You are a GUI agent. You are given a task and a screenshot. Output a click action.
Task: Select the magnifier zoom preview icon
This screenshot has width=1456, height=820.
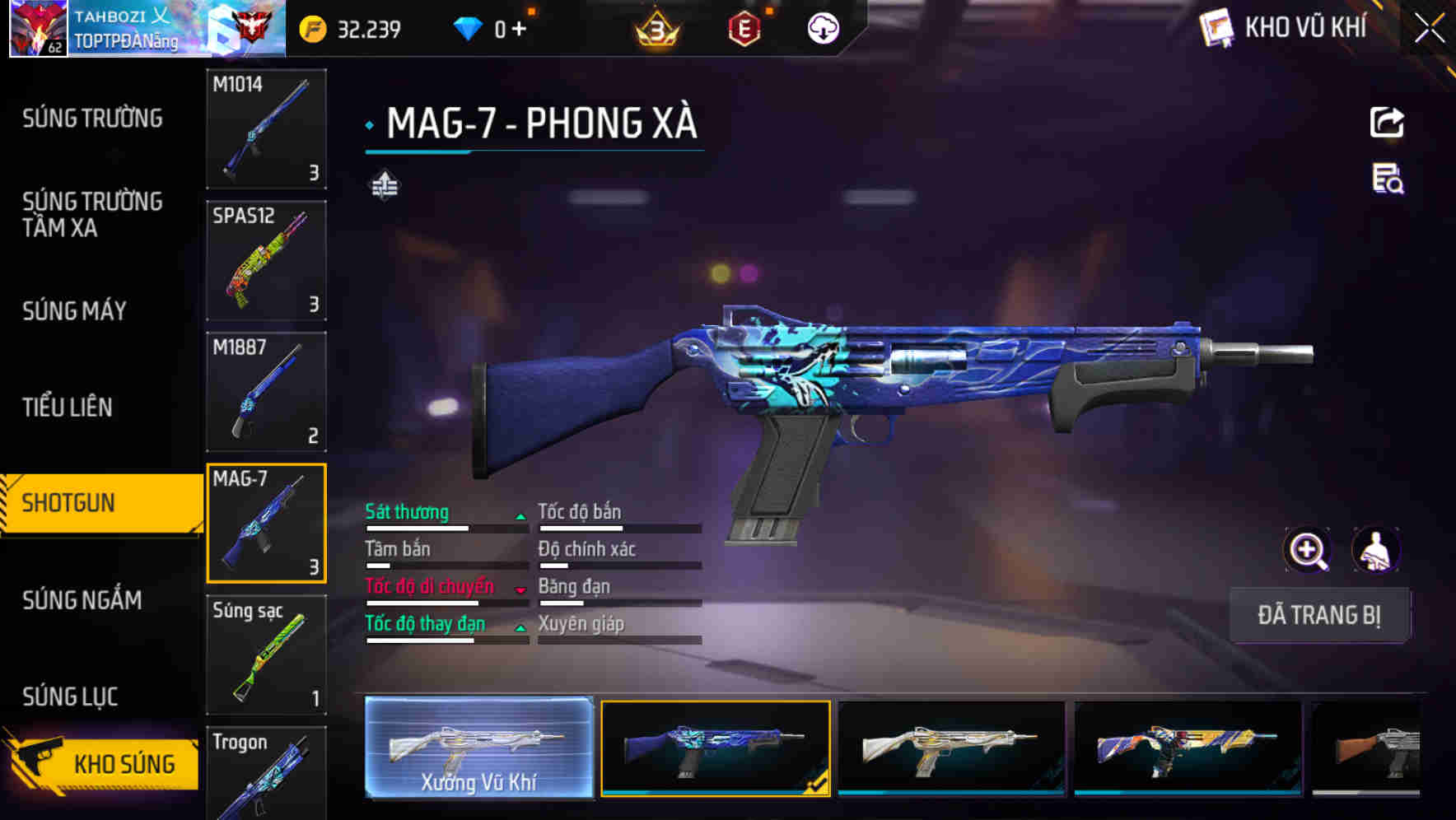[1305, 549]
